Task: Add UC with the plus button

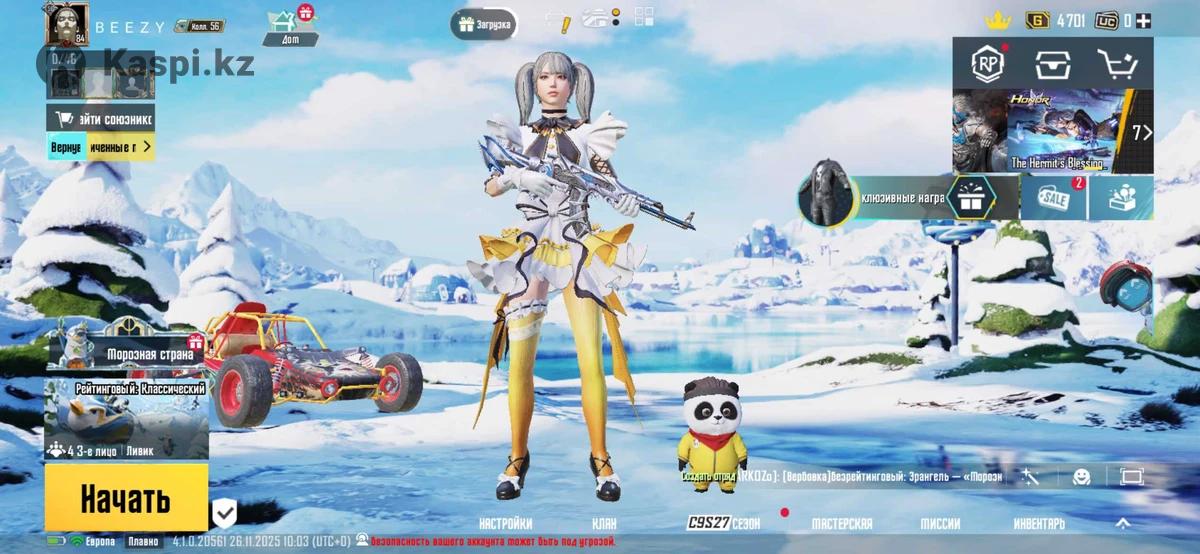Action: [1142, 20]
